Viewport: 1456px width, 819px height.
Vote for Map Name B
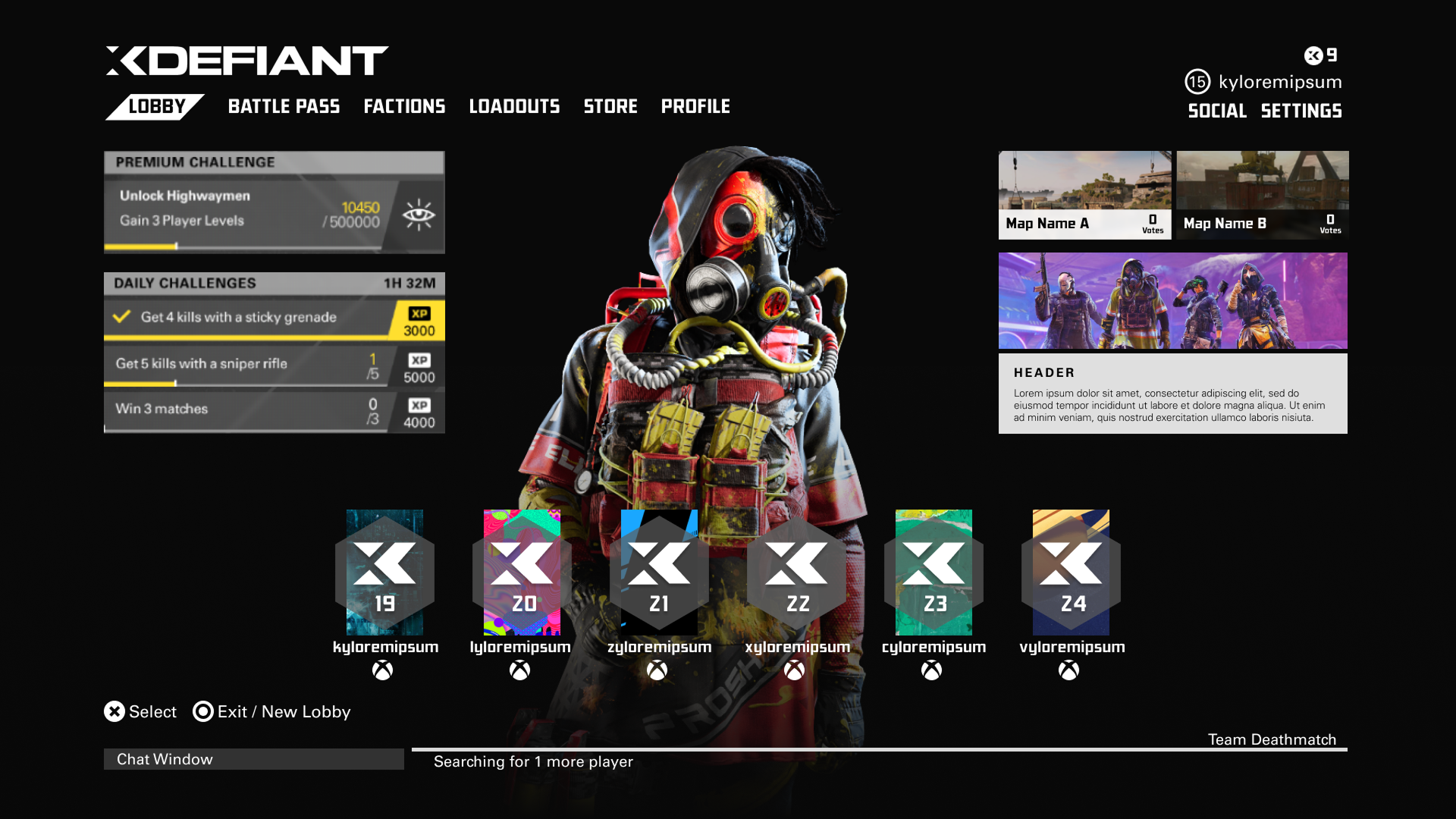pyautogui.click(x=1262, y=195)
